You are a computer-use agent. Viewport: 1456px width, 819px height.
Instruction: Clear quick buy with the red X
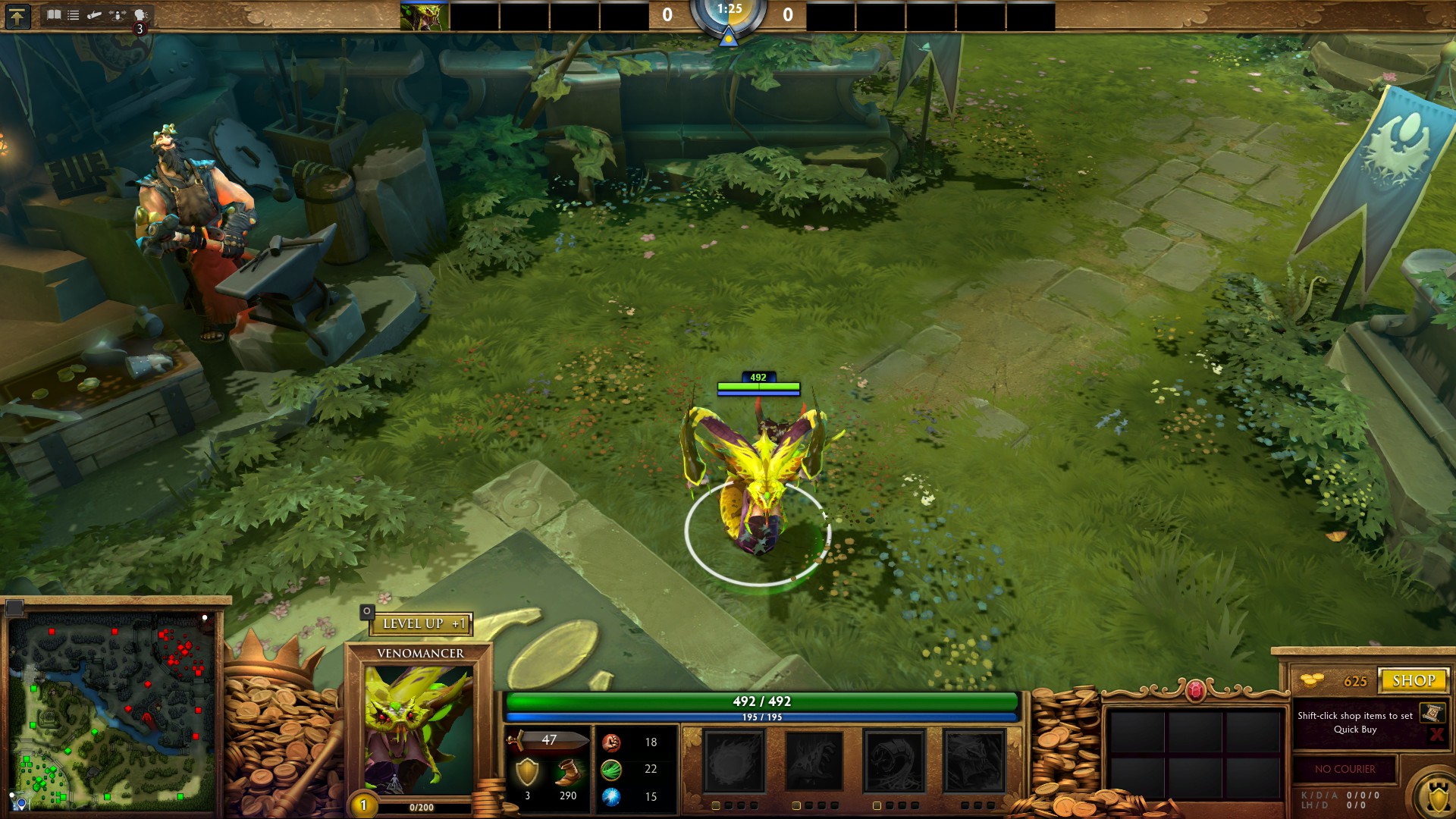coord(1436,733)
